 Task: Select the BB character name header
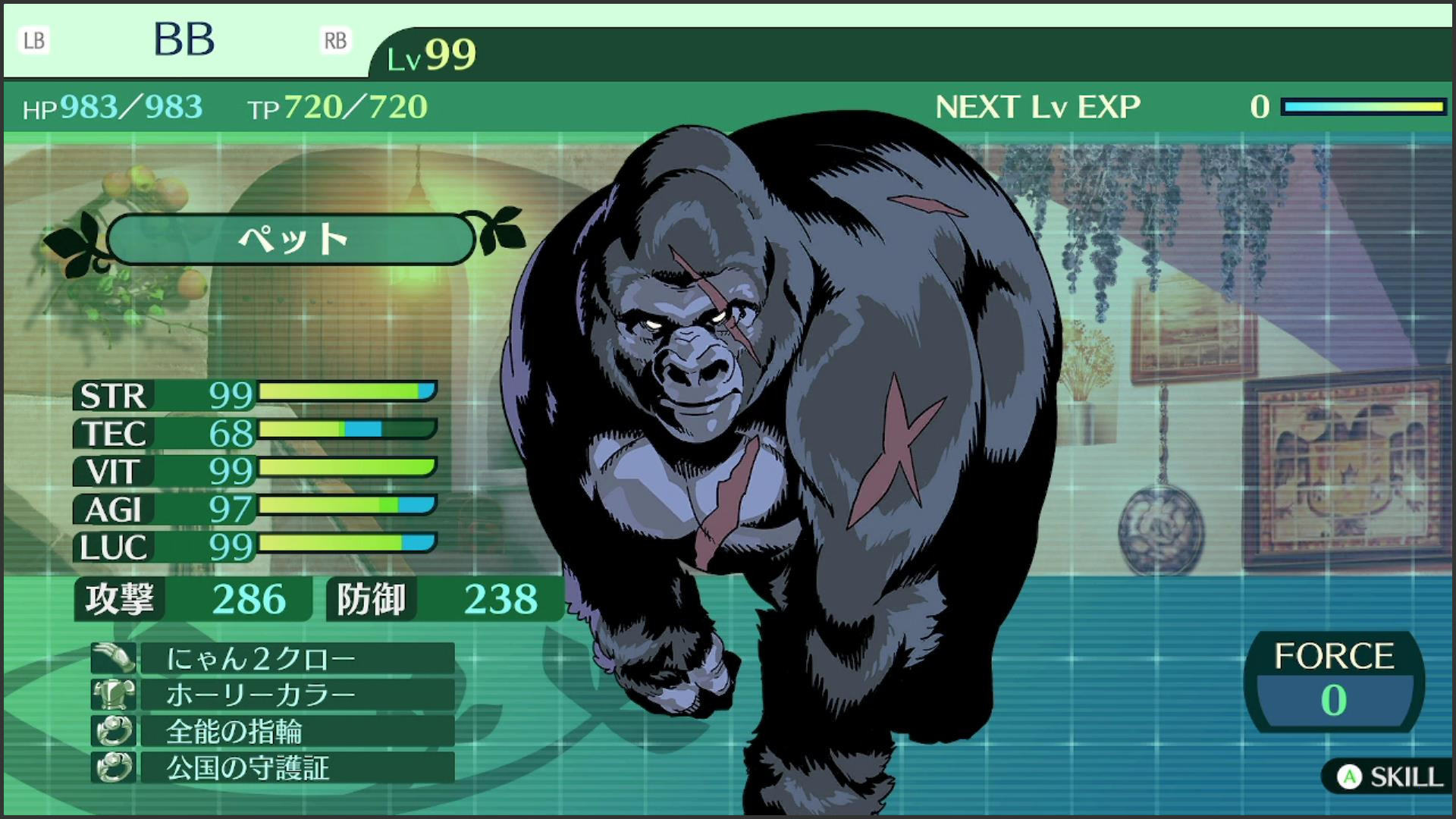click(x=184, y=39)
